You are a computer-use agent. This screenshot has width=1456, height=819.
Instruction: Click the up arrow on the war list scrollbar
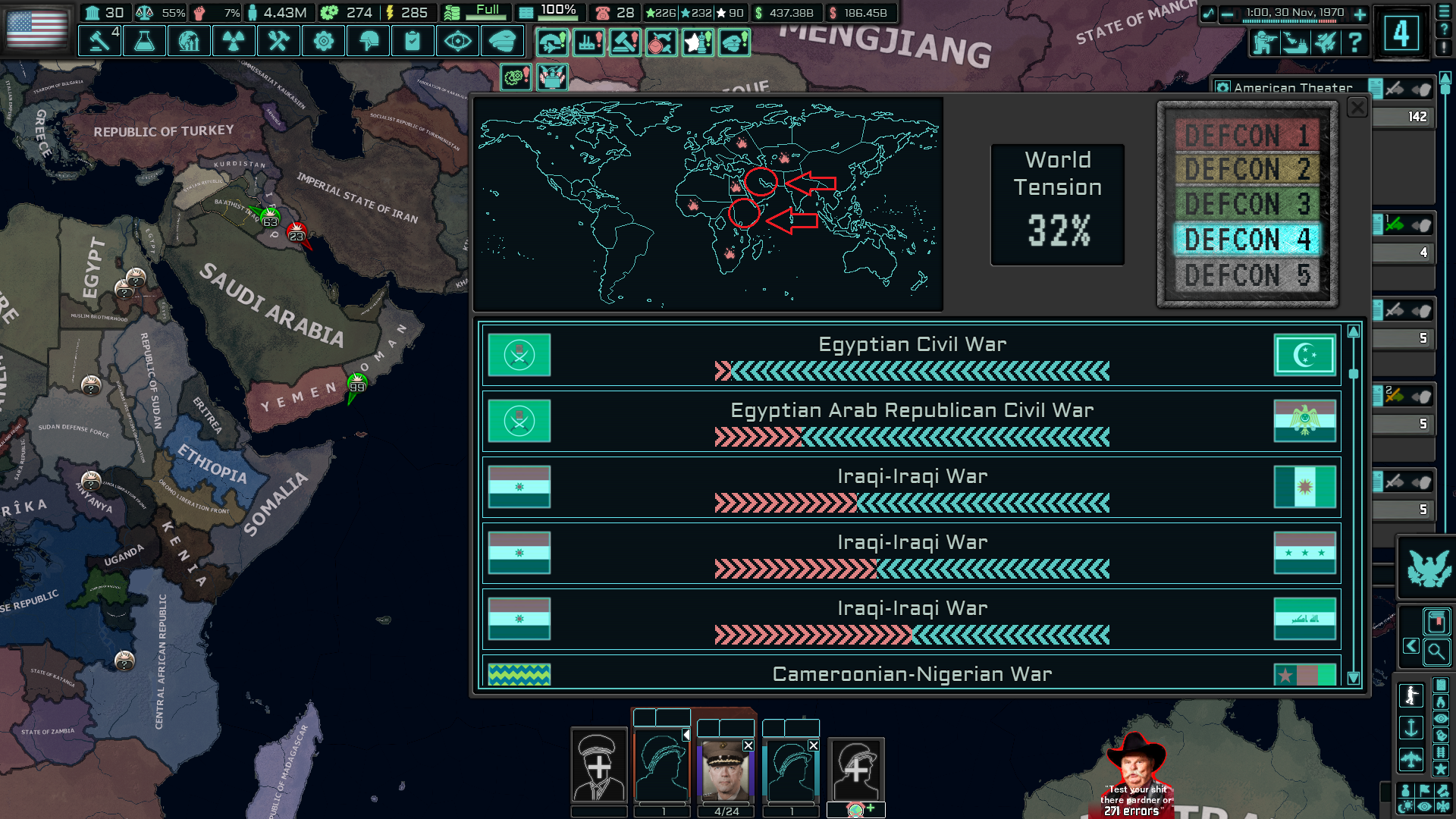click(1354, 331)
